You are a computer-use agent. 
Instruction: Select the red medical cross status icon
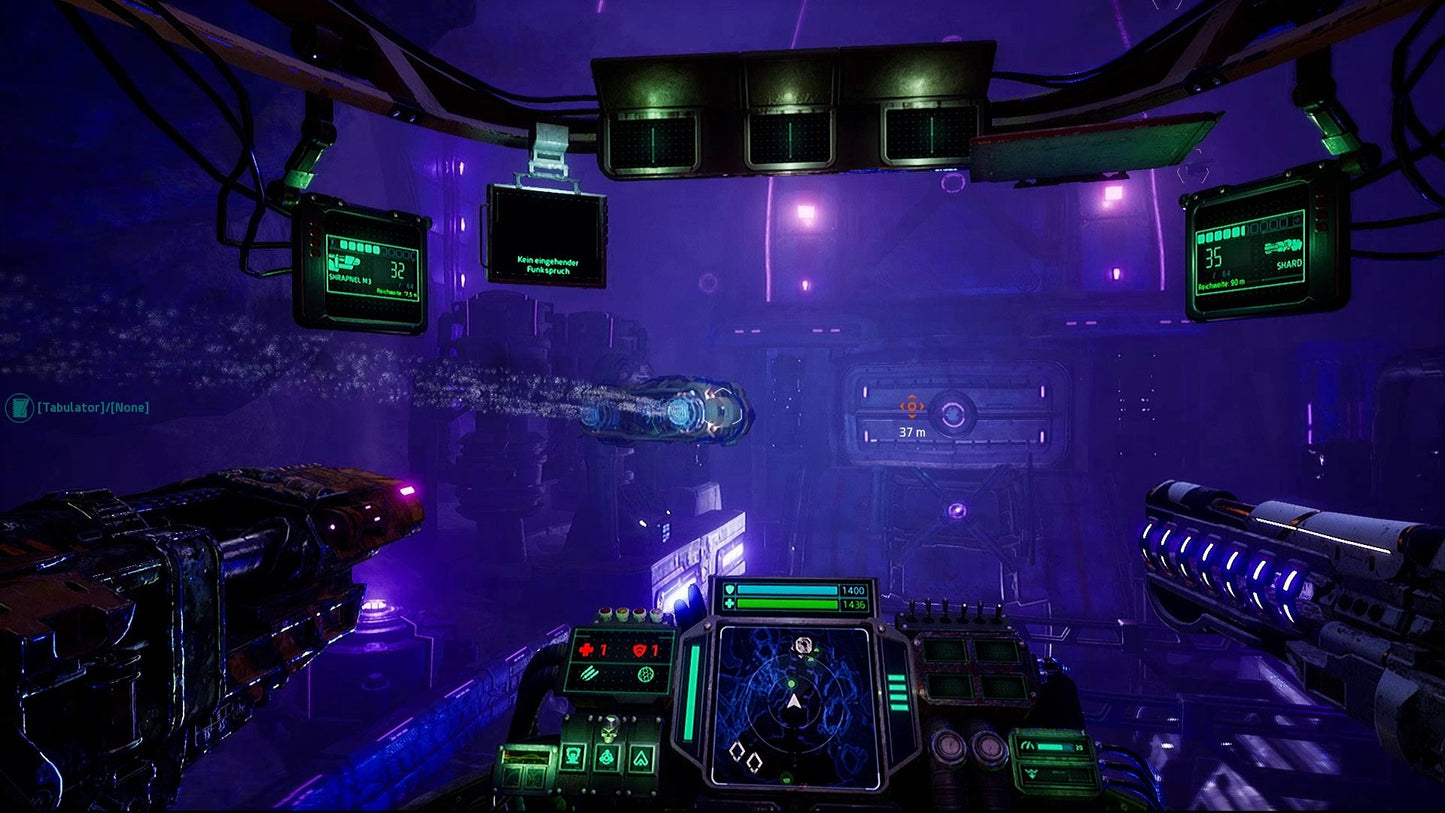[x=586, y=649]
